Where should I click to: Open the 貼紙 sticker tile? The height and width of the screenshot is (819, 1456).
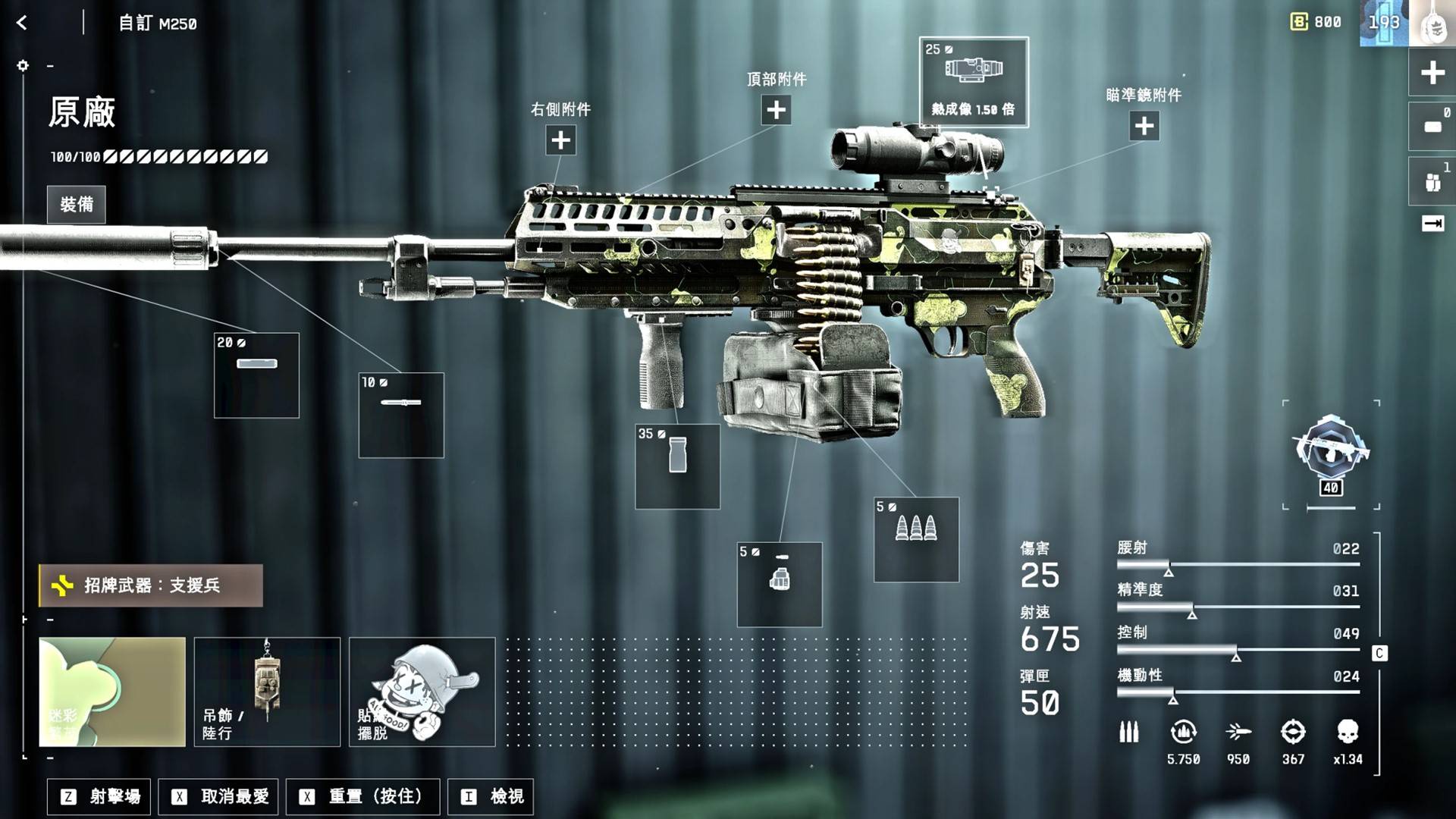(422, 692)
